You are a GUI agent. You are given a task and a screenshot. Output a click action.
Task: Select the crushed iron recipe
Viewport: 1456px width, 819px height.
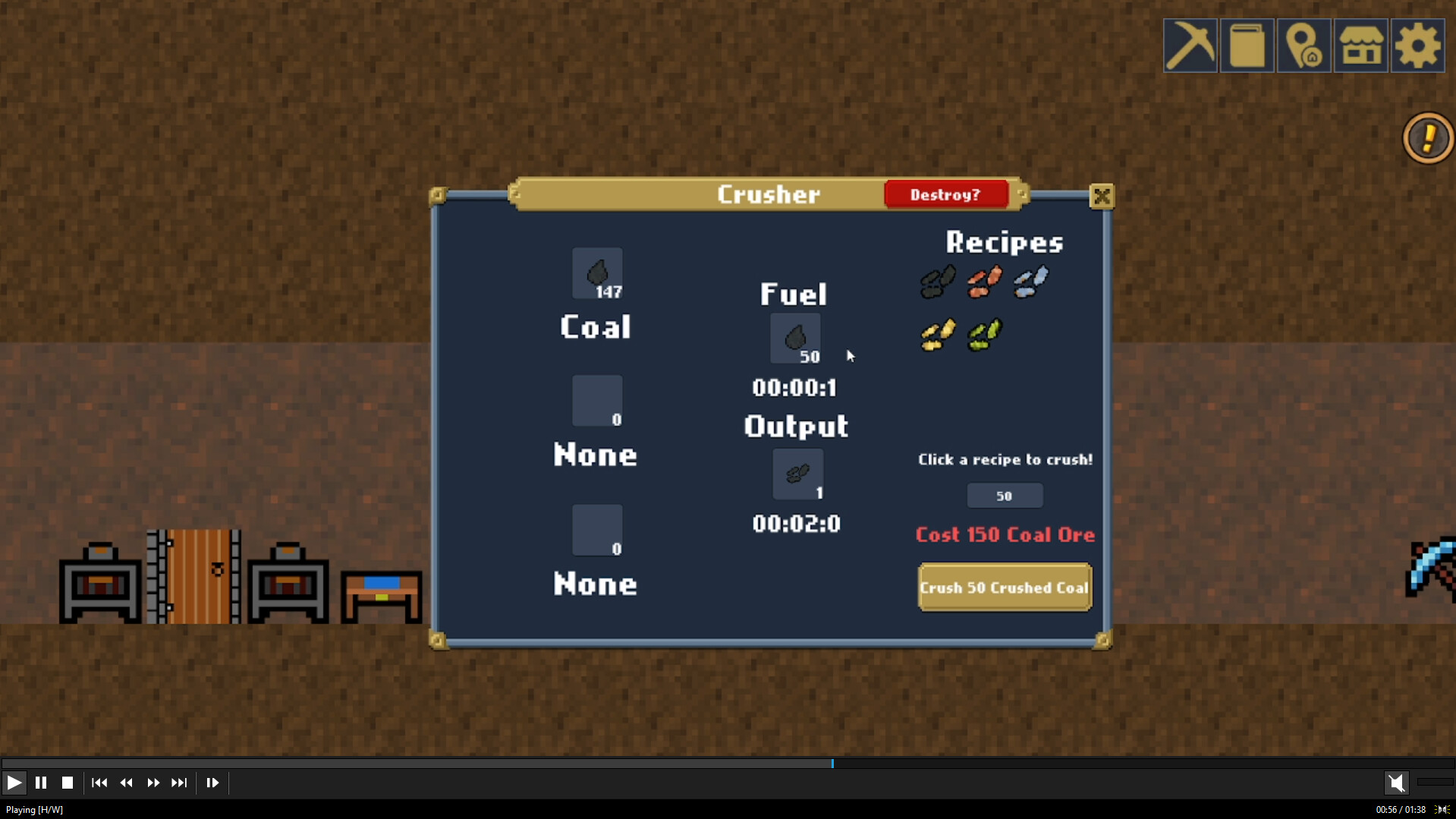click(x=1030, y=282)
